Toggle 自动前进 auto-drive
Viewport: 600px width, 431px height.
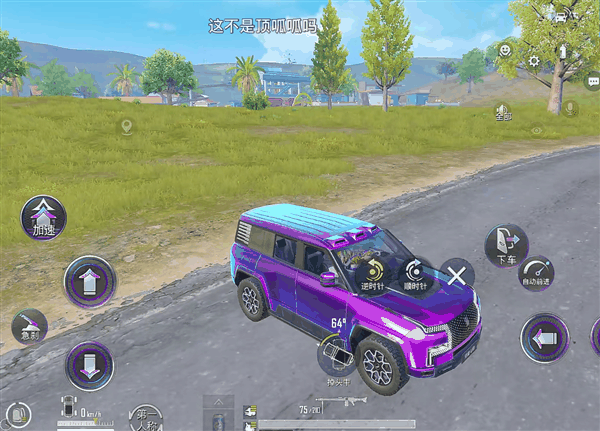(538, 274)
